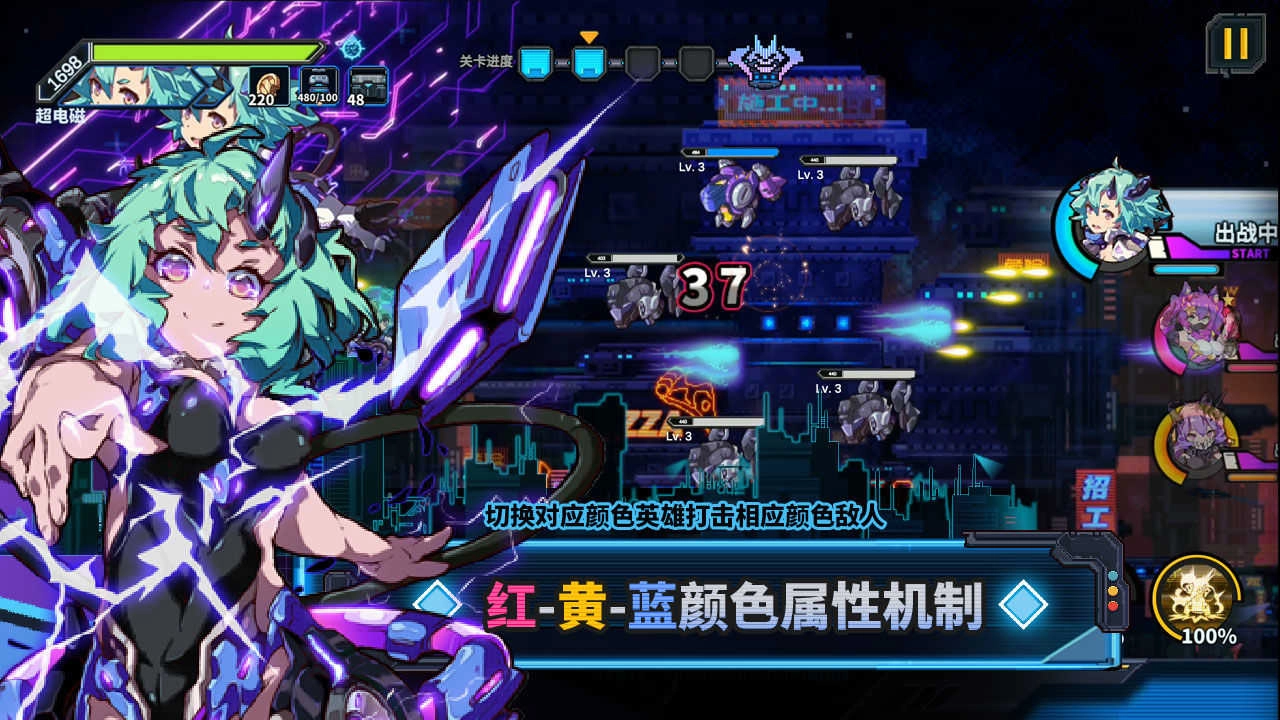Viewport: 1280px width, 720px height.
Task: Open the coin currency display showing 220
Action: tap(268, 85)
